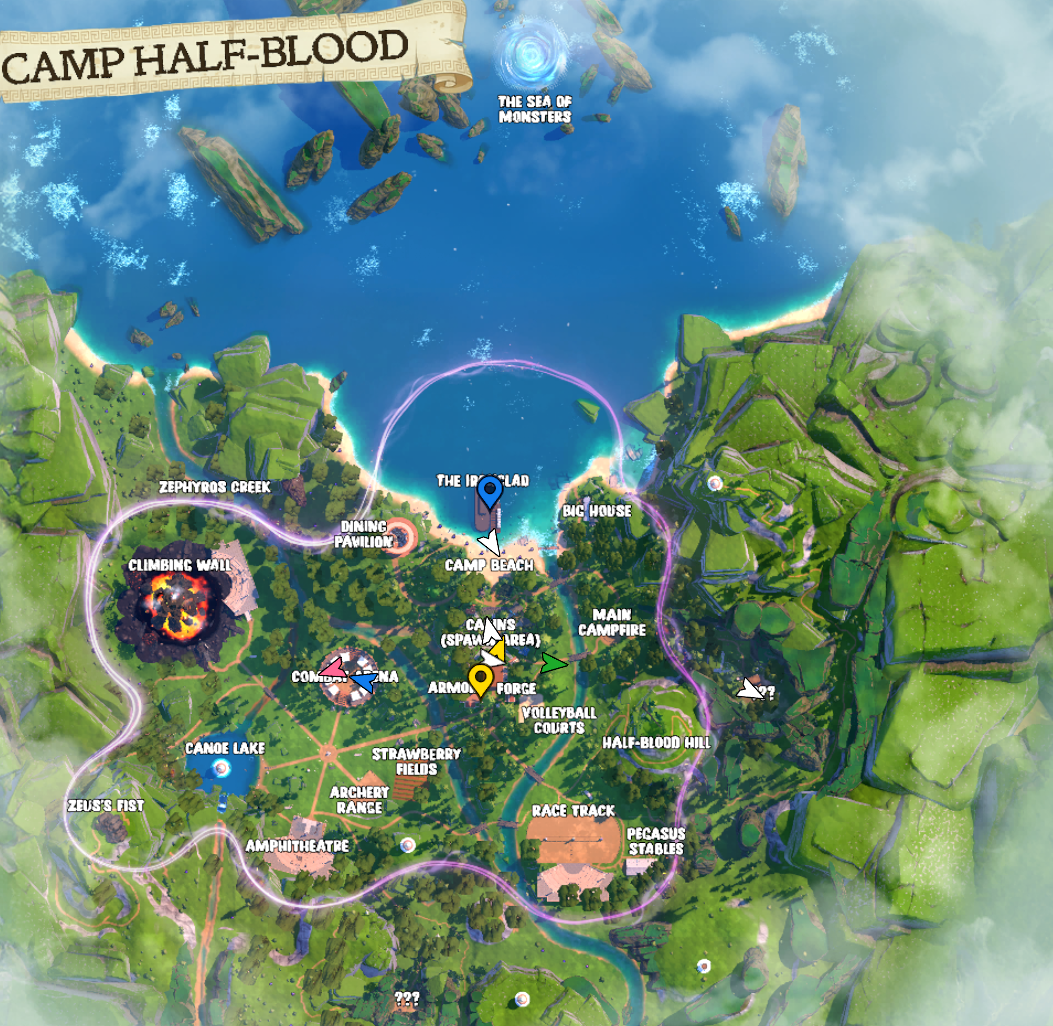
Task: Select the Archery Range location label
Action: pos(359,800)
